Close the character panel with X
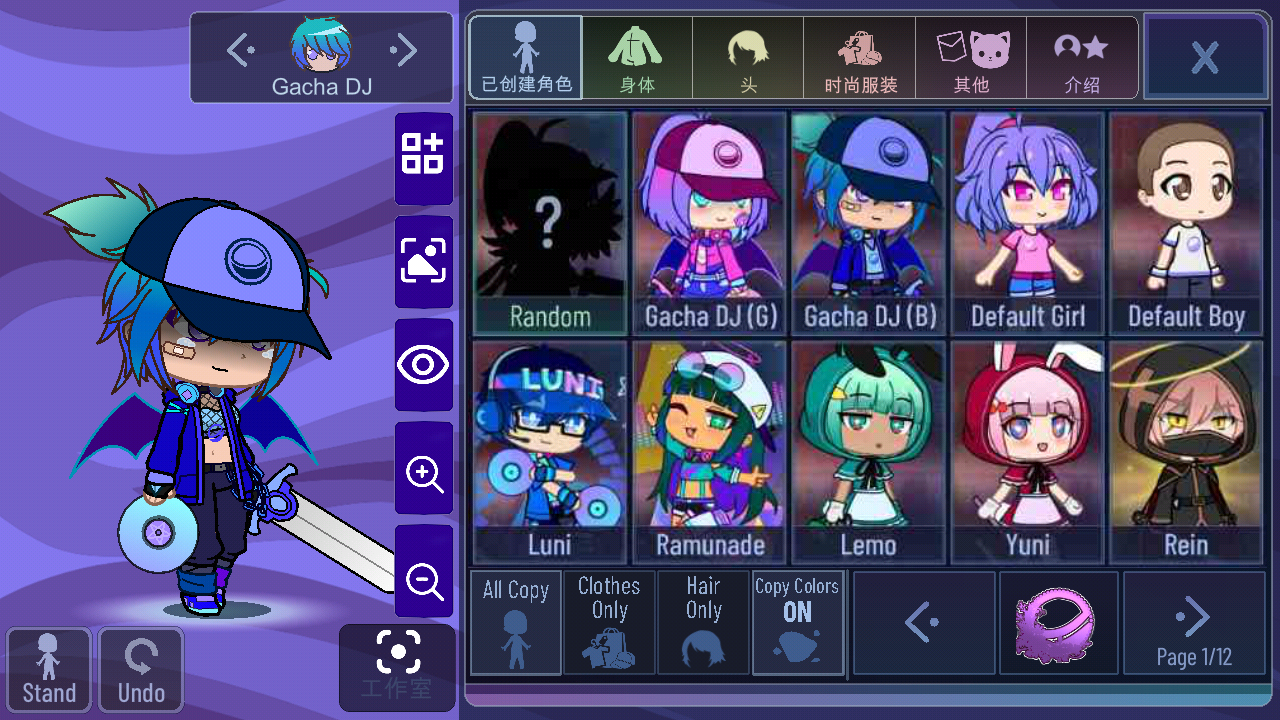 tap(1205, 56)
